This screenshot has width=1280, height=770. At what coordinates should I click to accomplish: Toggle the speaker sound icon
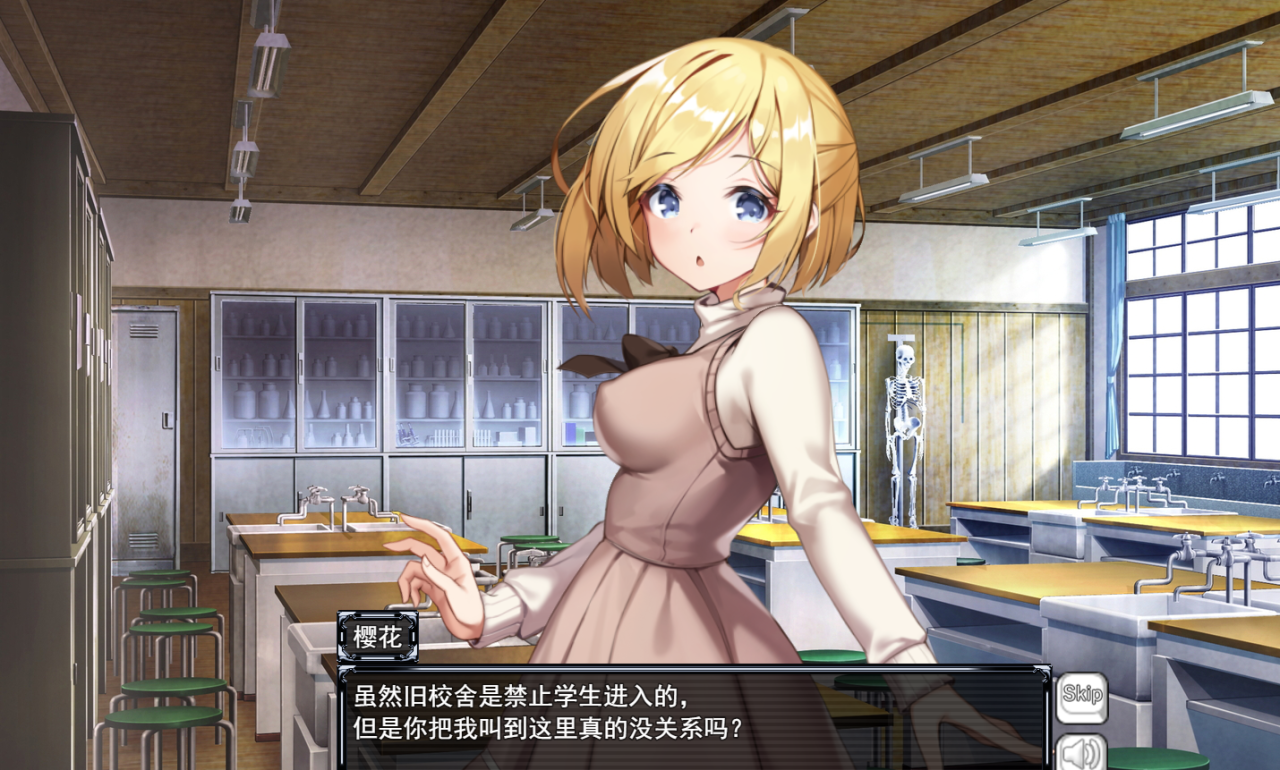pos(1081,753)
